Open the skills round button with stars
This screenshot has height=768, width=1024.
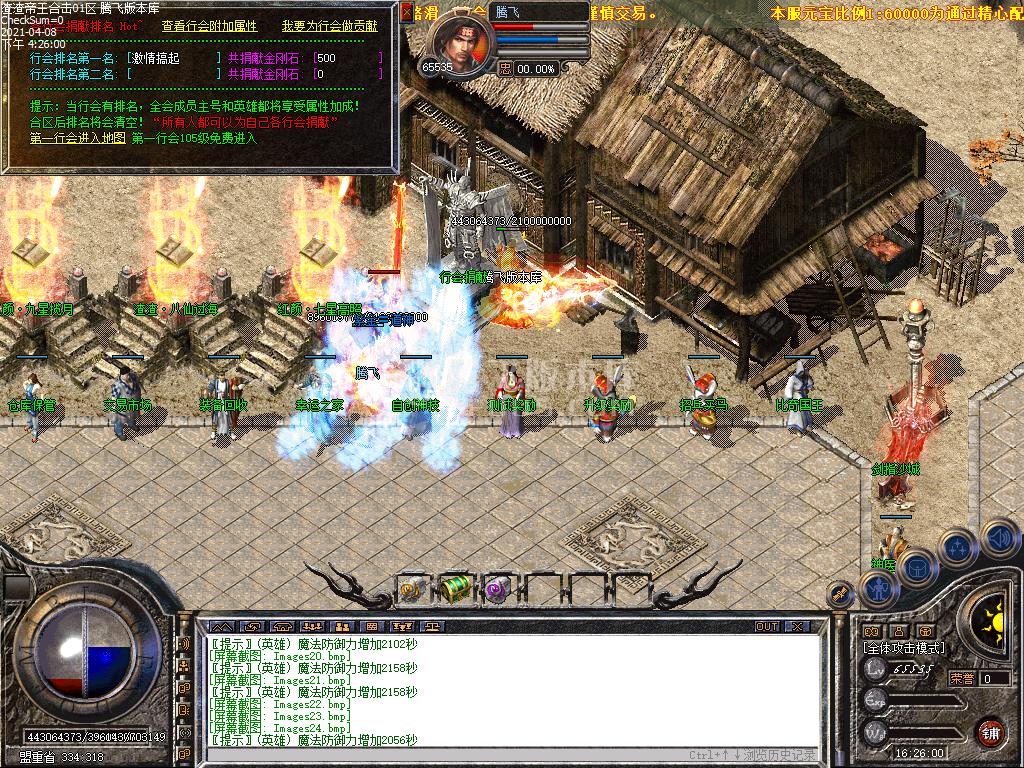(x=957, y=547)
